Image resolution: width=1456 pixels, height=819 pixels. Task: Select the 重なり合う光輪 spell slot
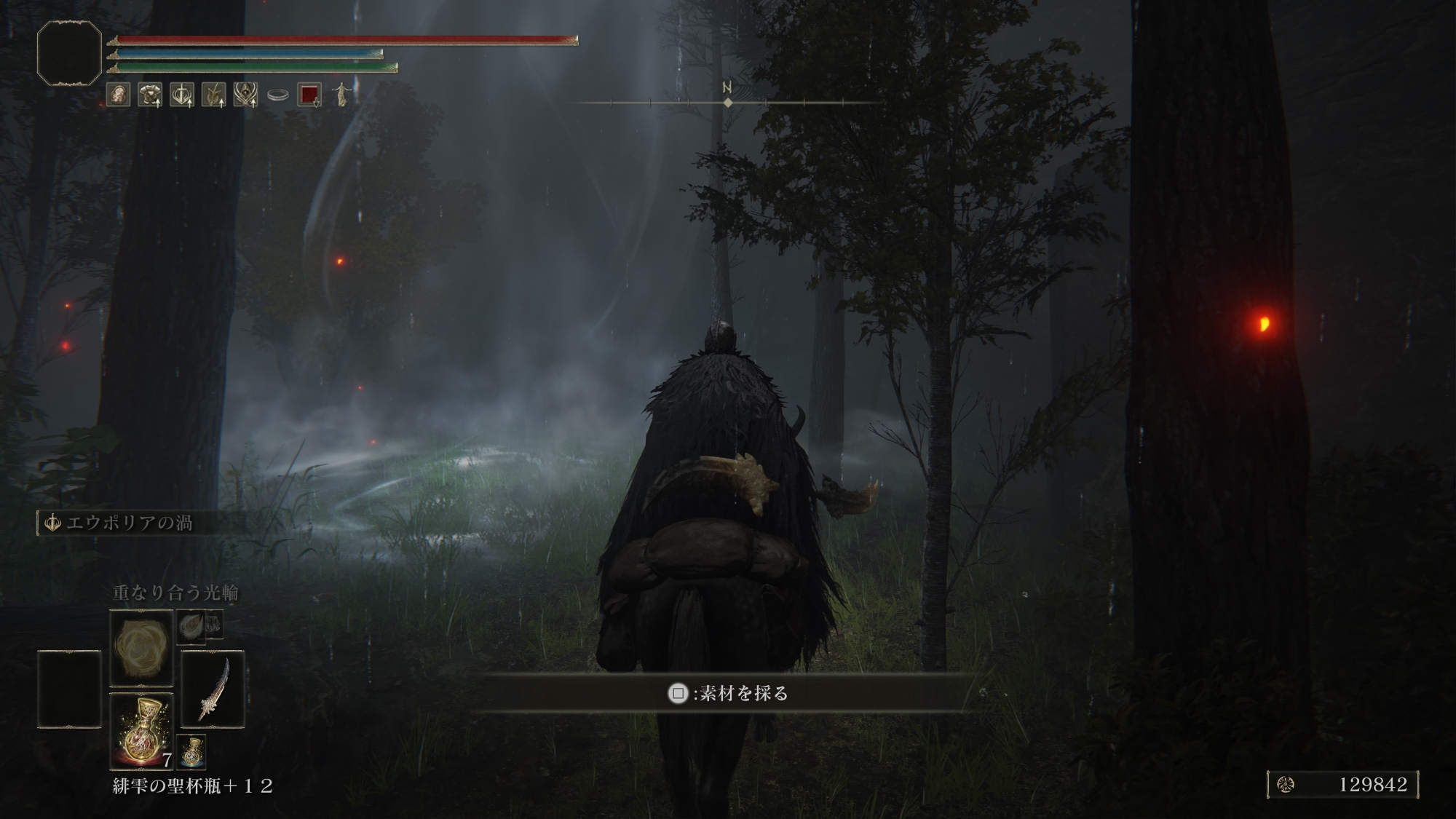141,646
